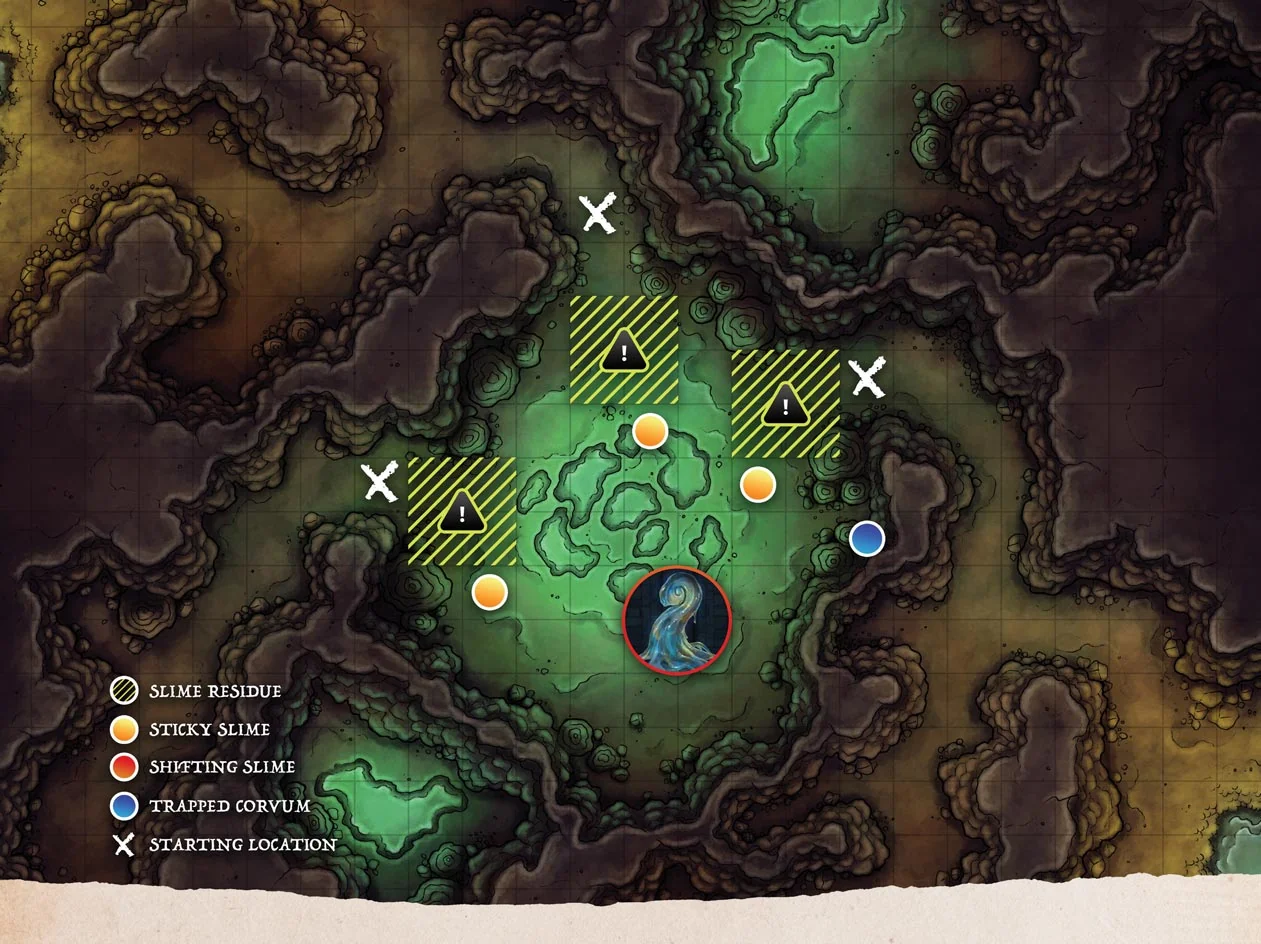This screenshot has width=1261, height=944.
Task: Click the blue Trapped Corvum map marker
Action: coord(867,538)
